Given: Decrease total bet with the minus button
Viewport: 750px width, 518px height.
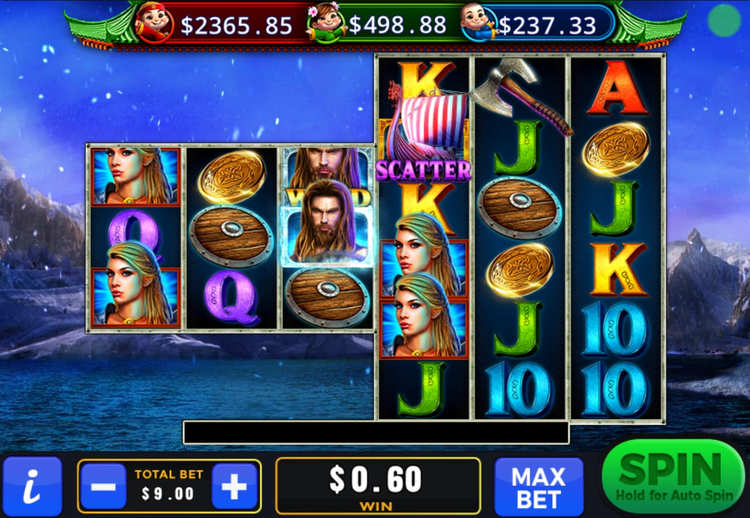Looking at the screenshot, I should click(x=103, y=487).
